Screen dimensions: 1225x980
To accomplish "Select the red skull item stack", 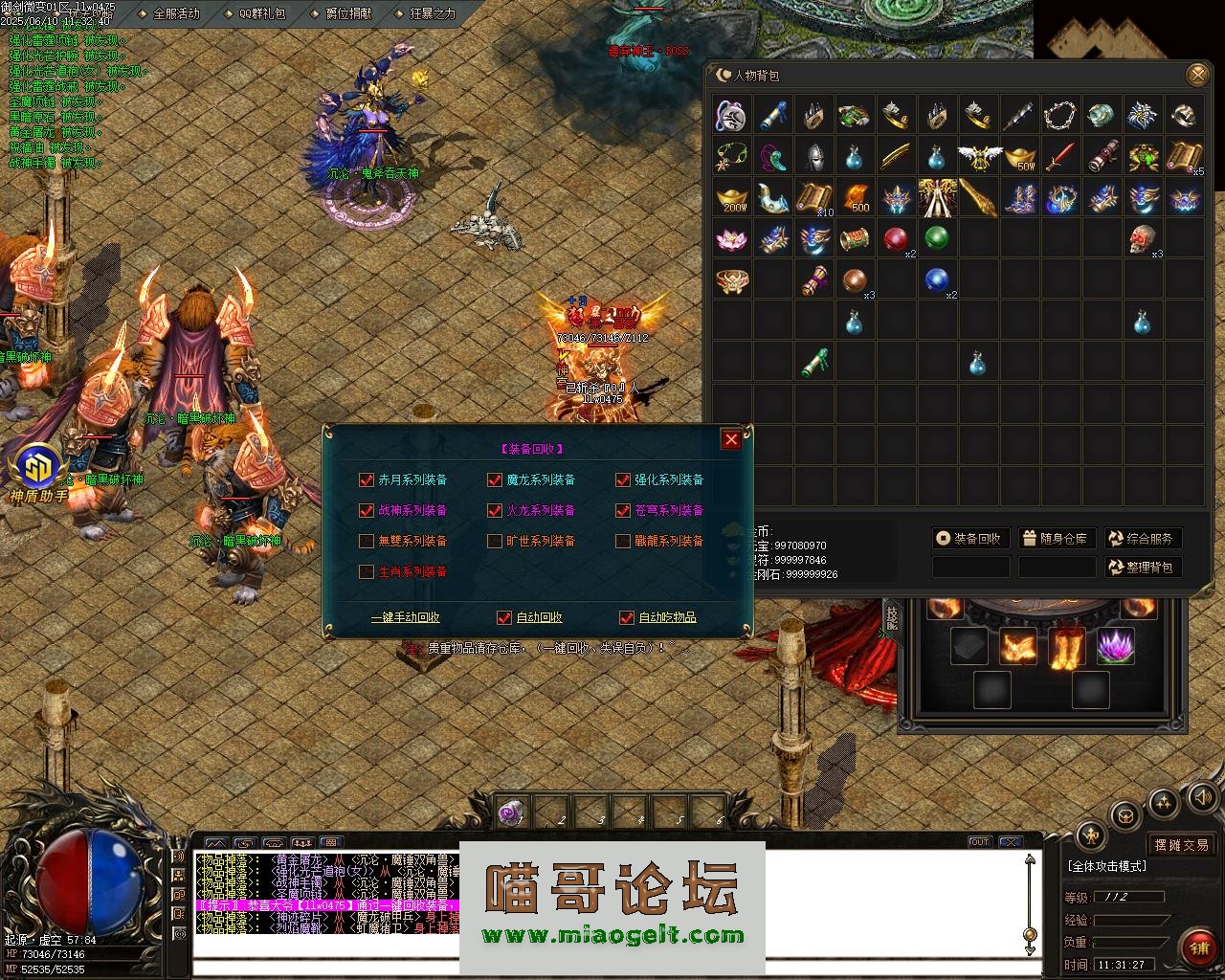I will click(x=1142, y=239).
